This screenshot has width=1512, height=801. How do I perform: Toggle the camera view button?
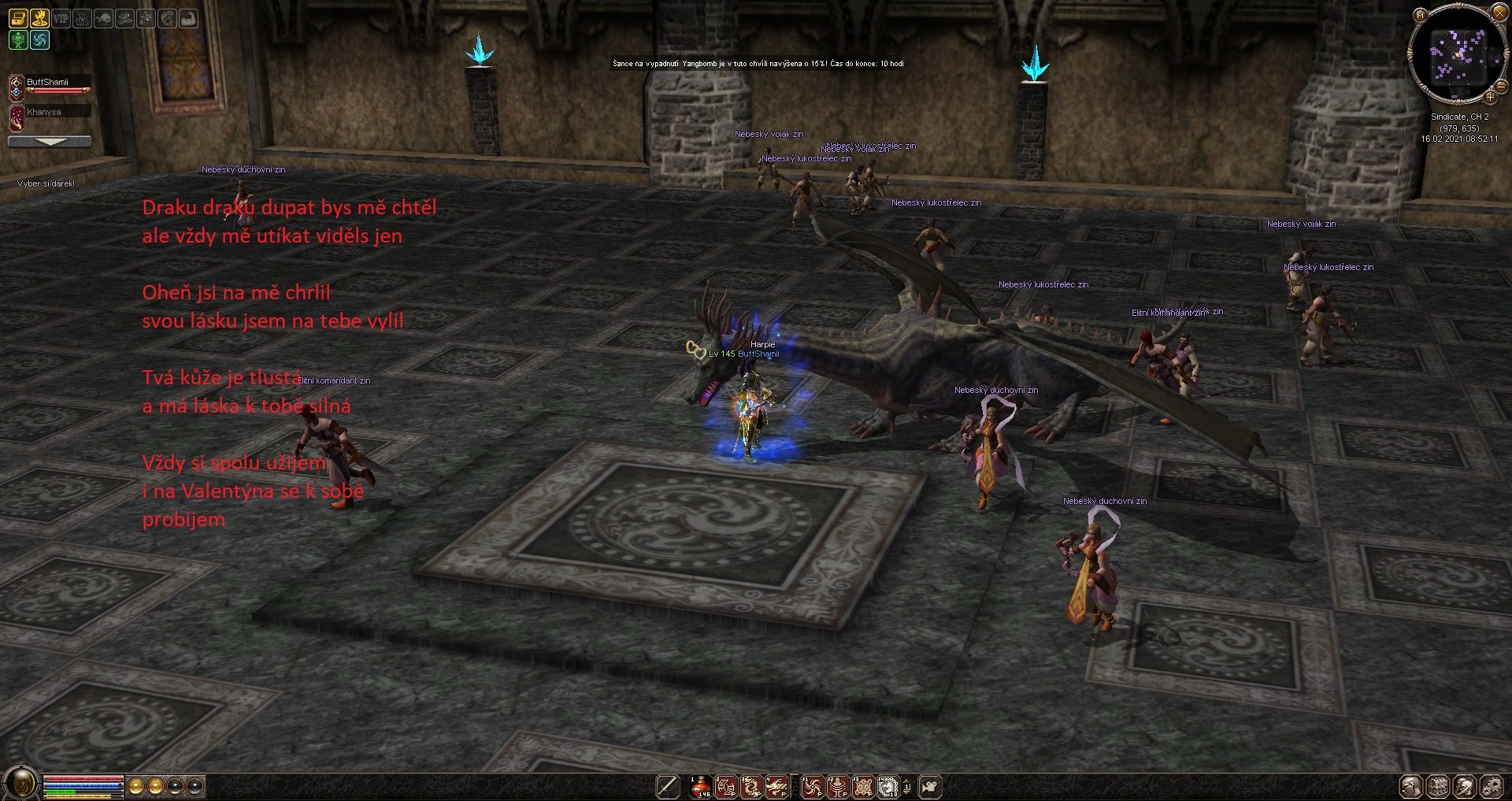[930, 786]
